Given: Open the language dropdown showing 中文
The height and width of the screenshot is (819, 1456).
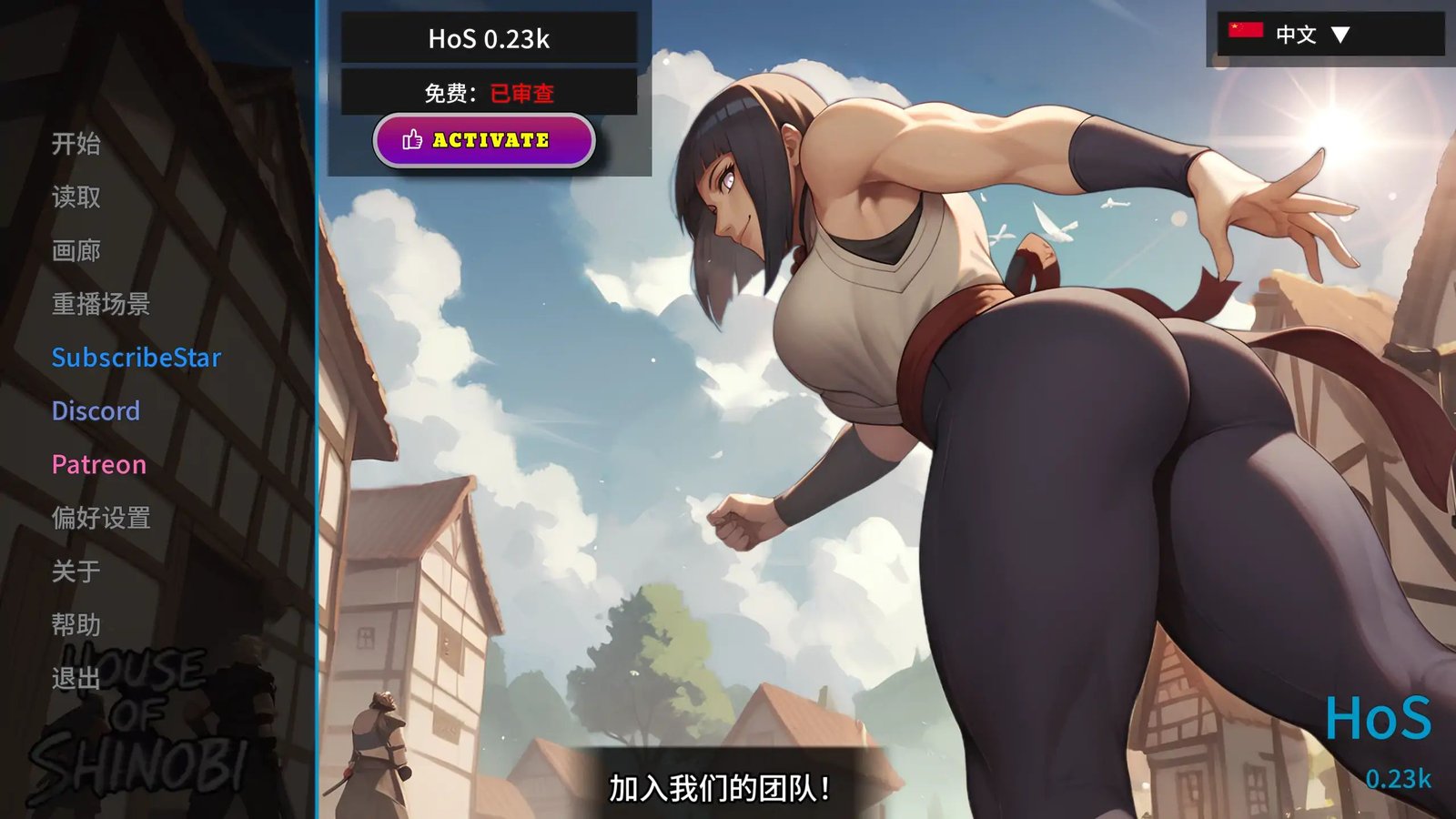Looking at the screenshot, I should [x=1296, y=35].
